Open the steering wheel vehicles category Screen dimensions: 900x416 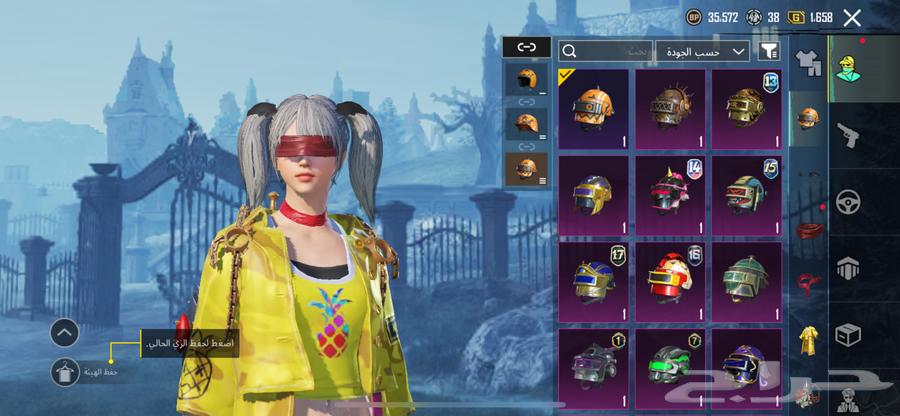848,202
